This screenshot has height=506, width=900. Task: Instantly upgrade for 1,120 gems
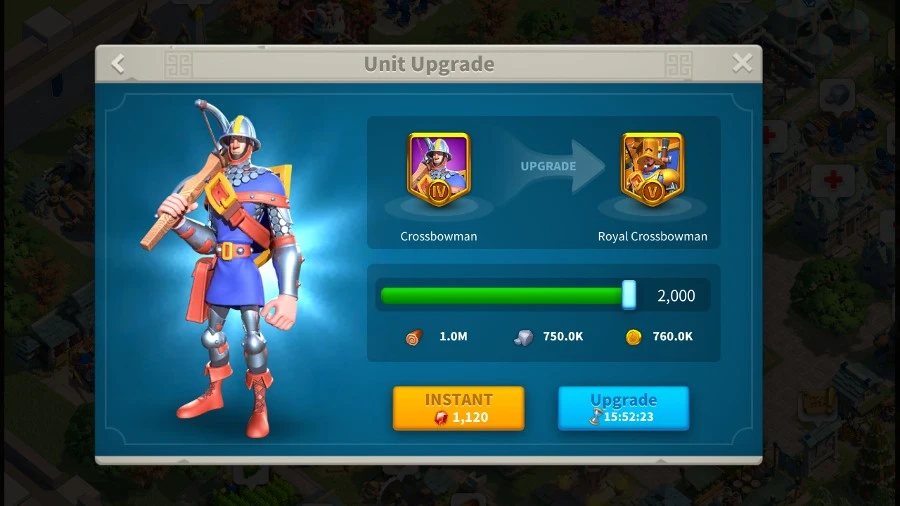[458, 408]
